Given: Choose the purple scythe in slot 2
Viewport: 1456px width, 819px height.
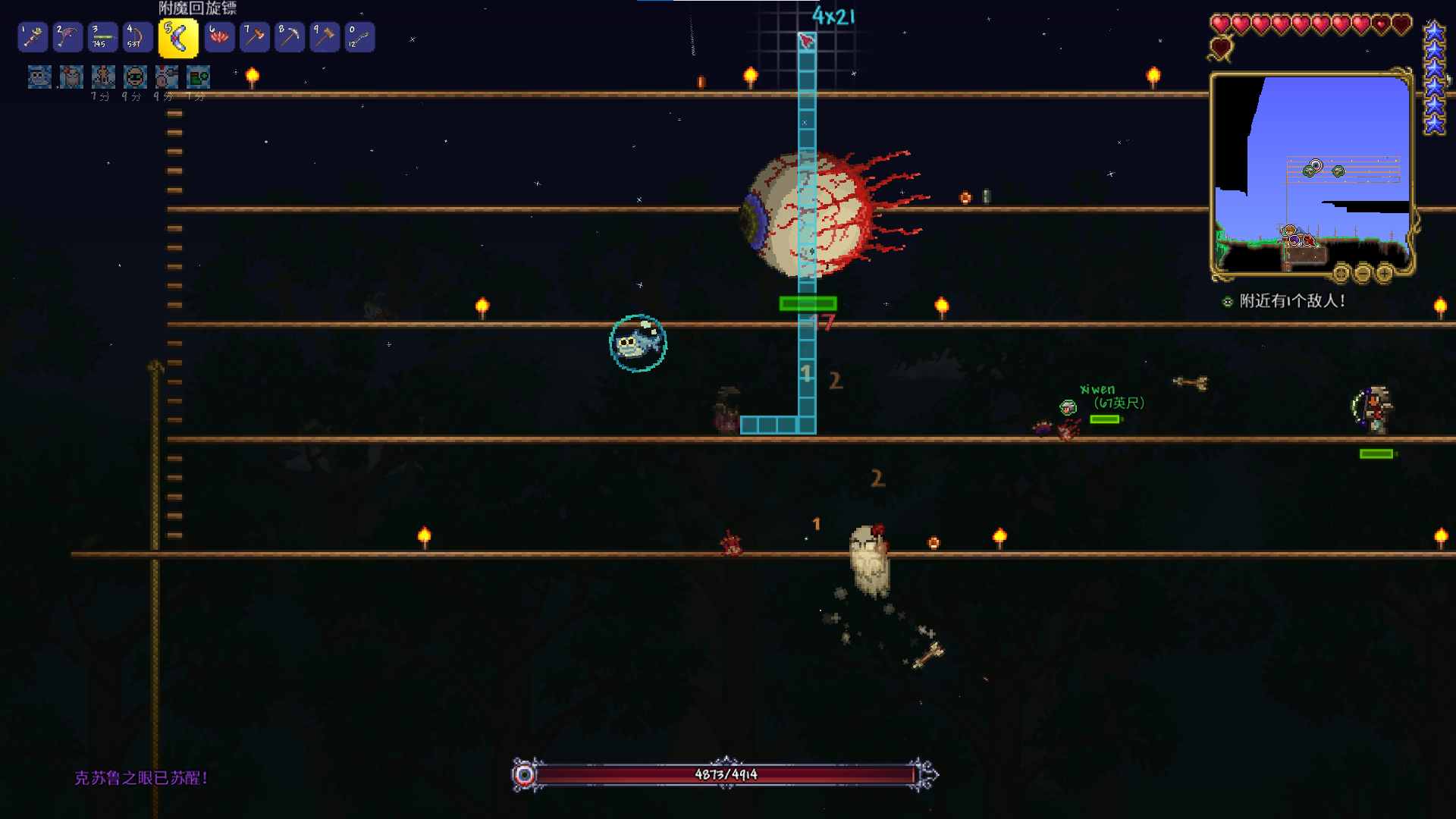Looking at the screenshot, I should [x=67, y=37].
